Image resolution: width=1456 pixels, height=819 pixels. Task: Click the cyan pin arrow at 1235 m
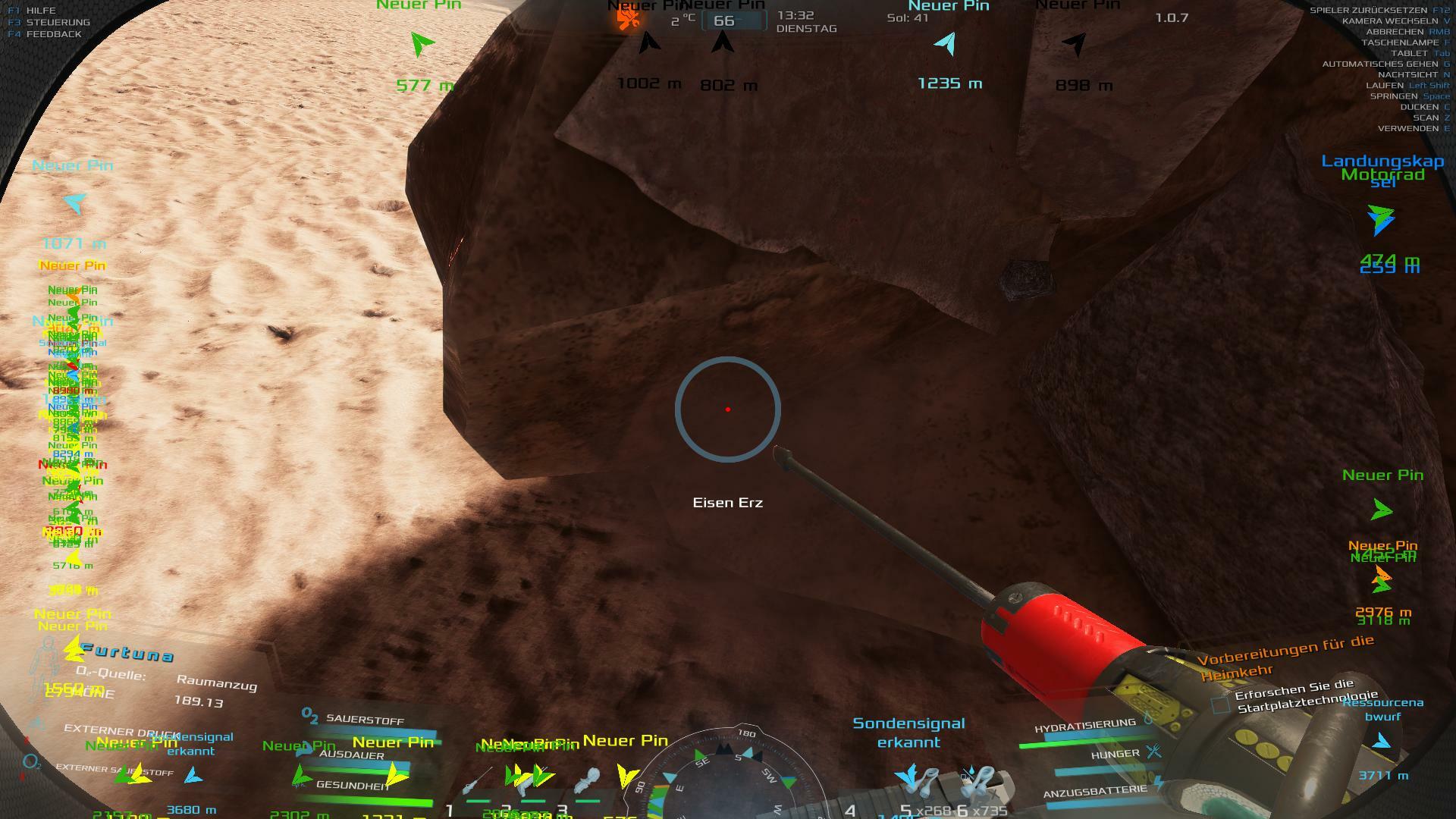click(x=946, y=43)
